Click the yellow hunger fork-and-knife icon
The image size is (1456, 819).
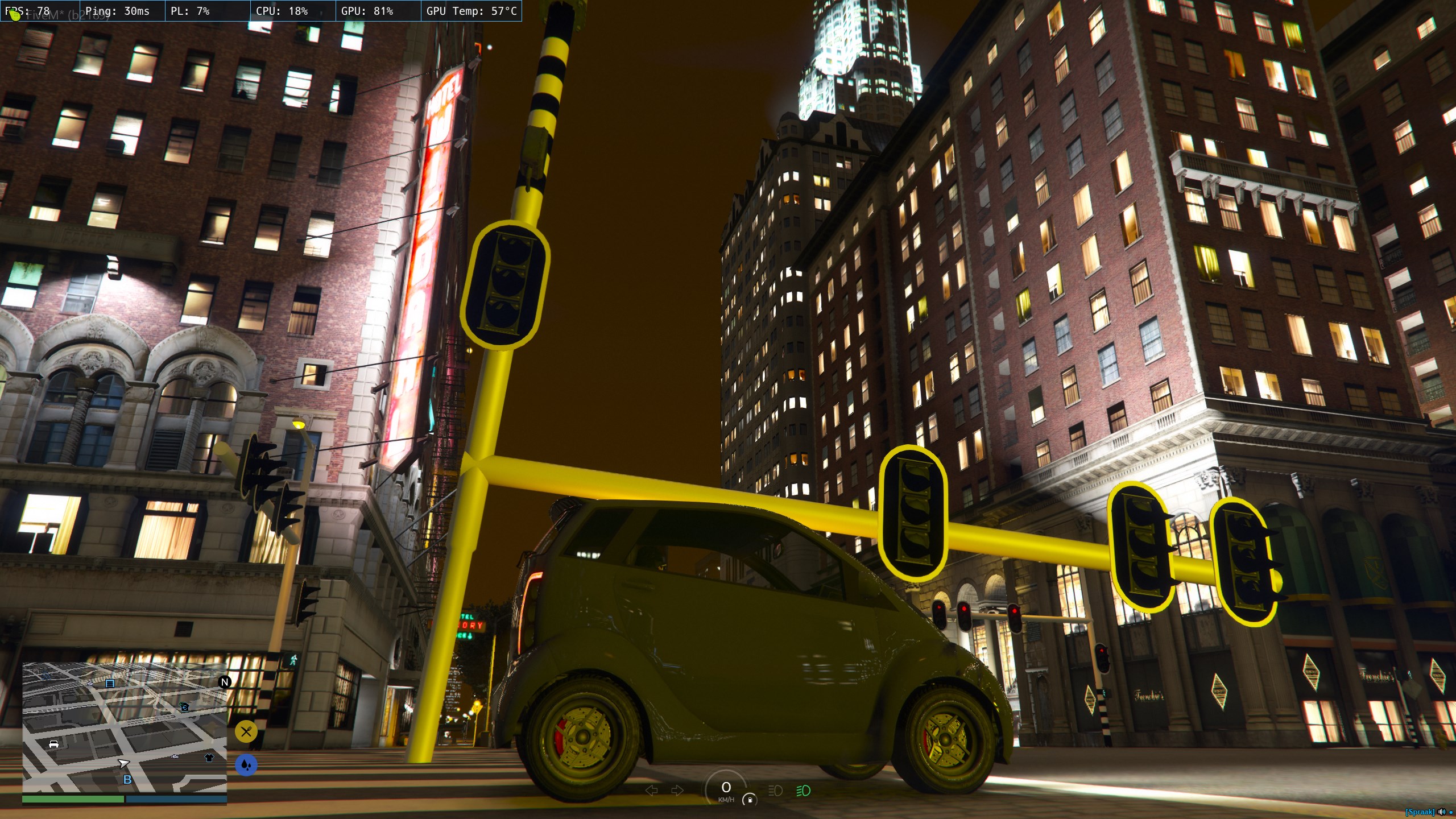pos(246,731)
